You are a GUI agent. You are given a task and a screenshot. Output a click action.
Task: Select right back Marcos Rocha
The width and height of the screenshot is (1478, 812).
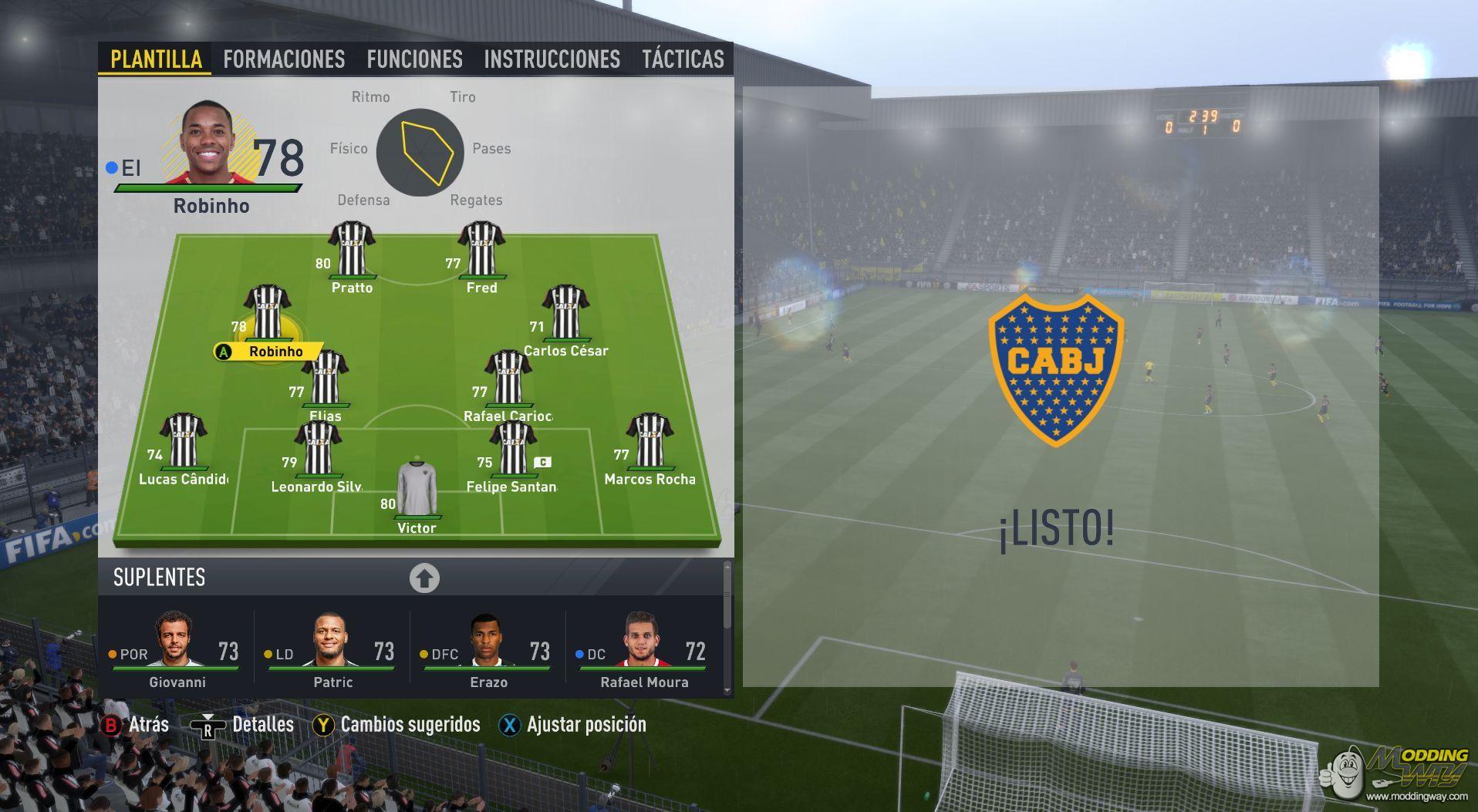(x=650, y=441)
